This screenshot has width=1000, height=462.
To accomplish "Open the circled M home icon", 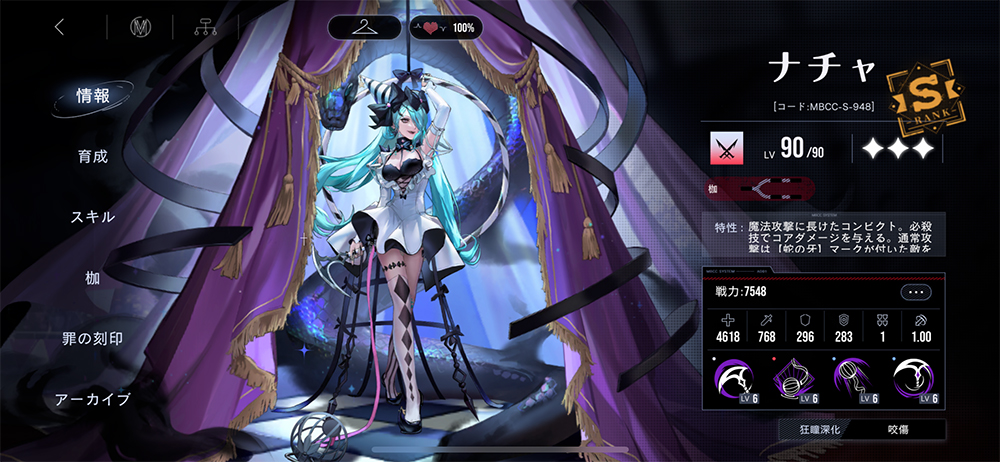I will [140, 28].
